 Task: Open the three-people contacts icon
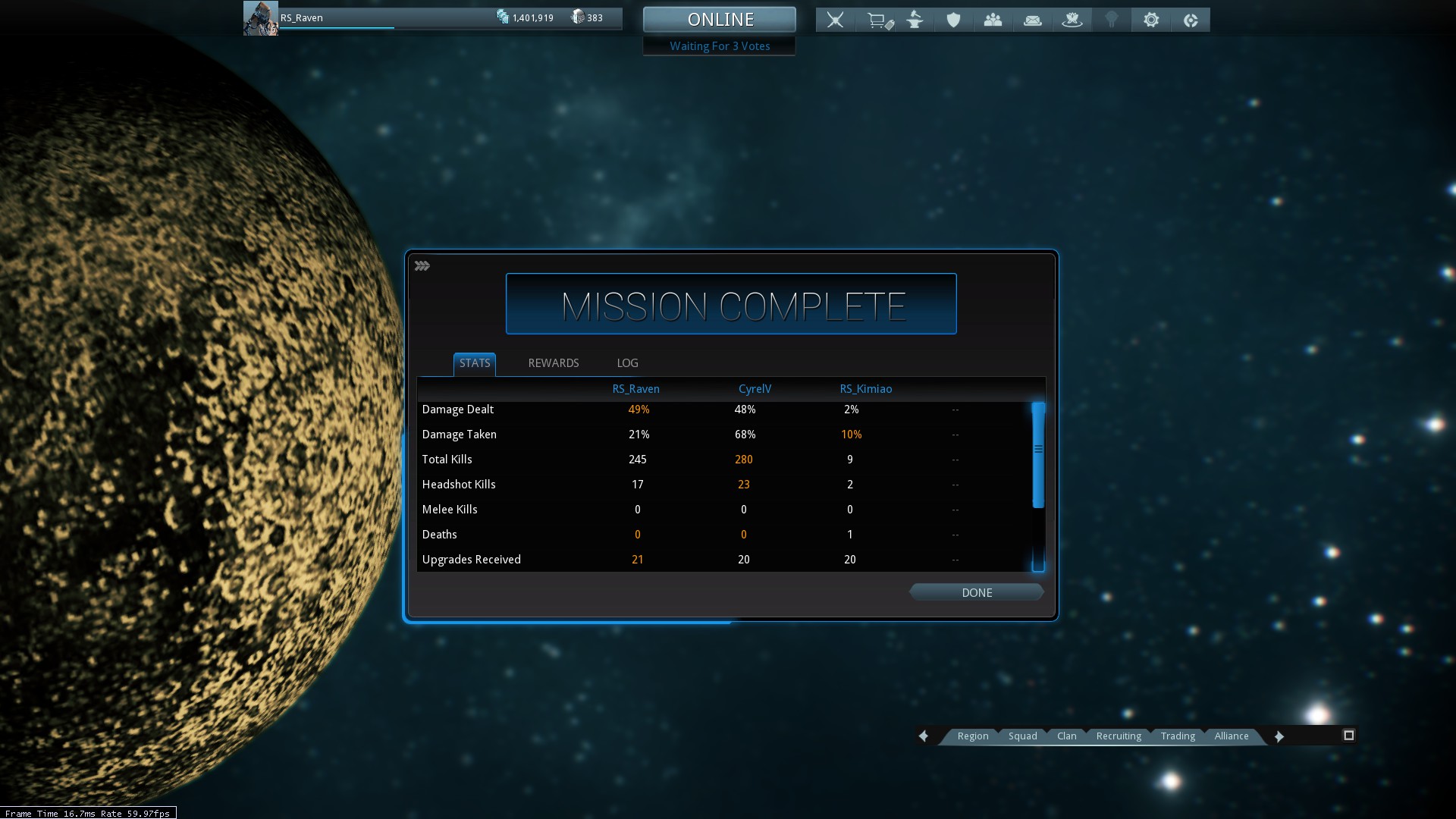[x=993, y=20]
